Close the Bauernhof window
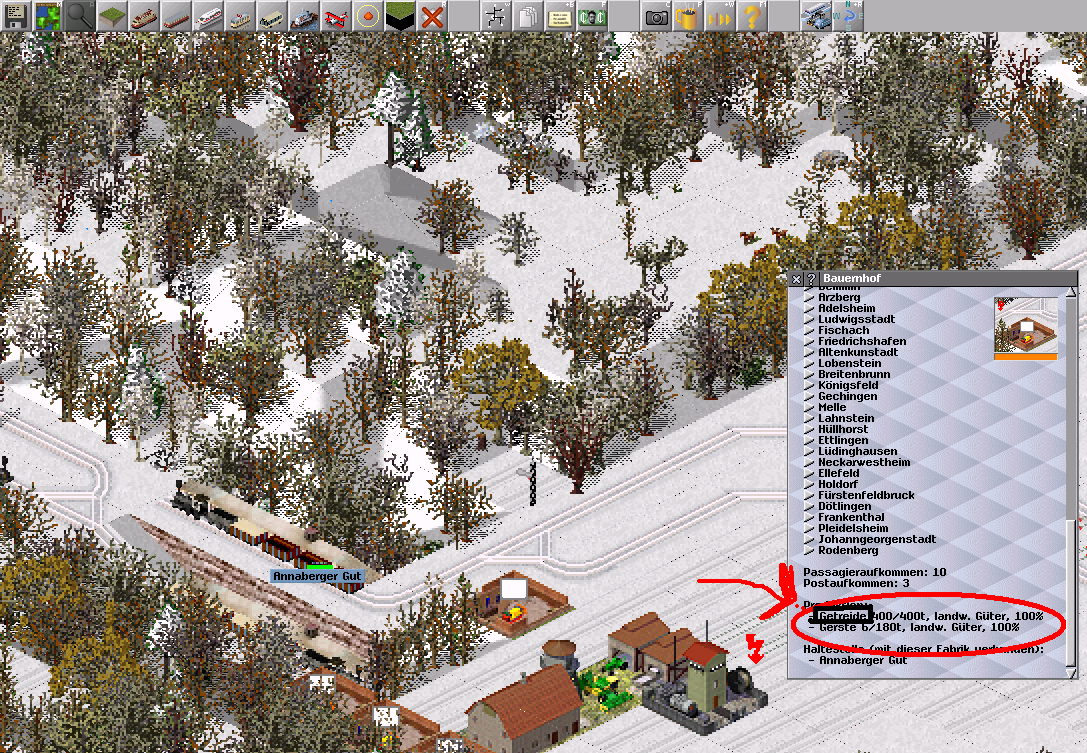 point(796,278)
